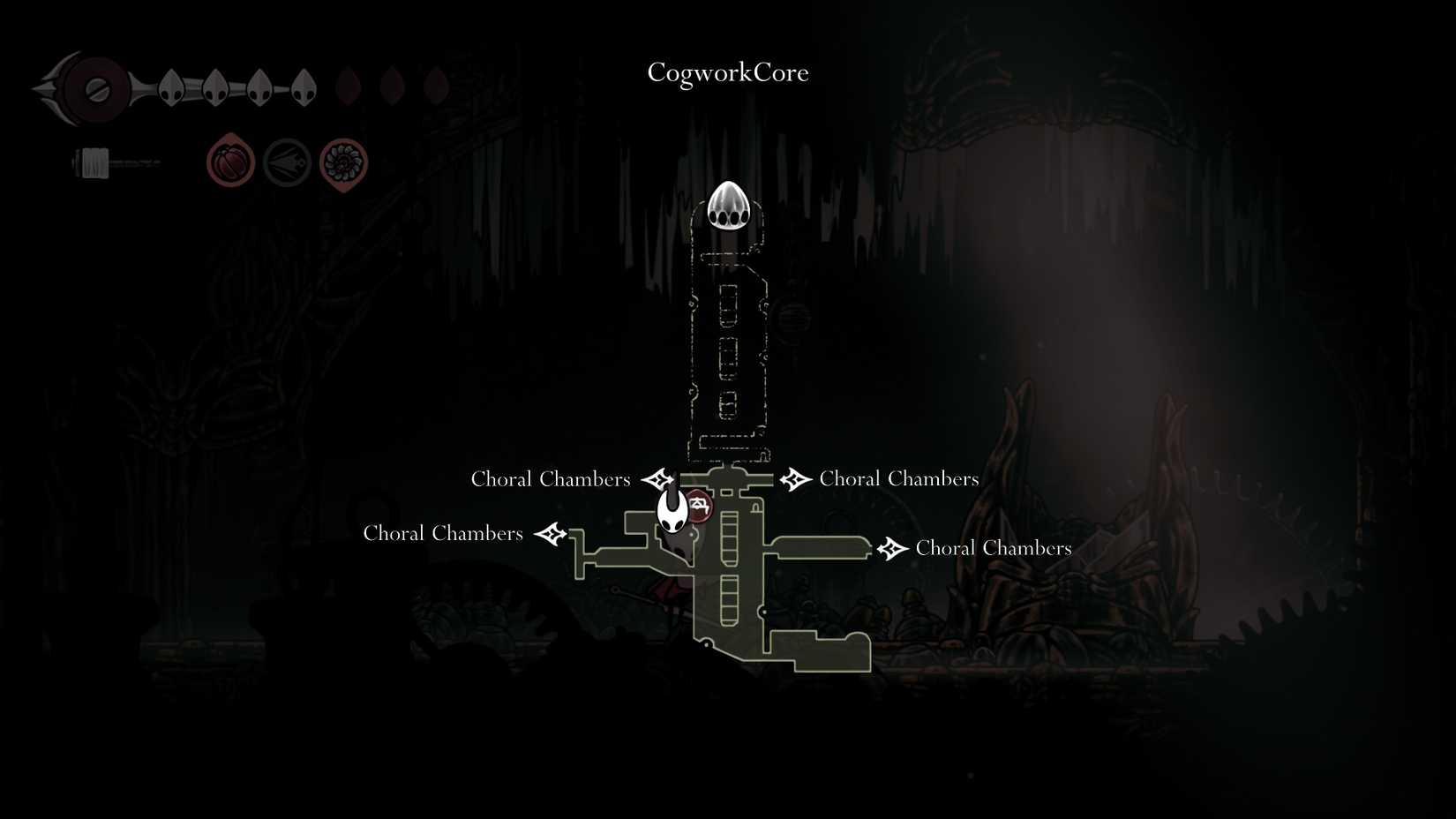
Task: Click the upper-right Choral Chambers label
Action: pos(899,478)
